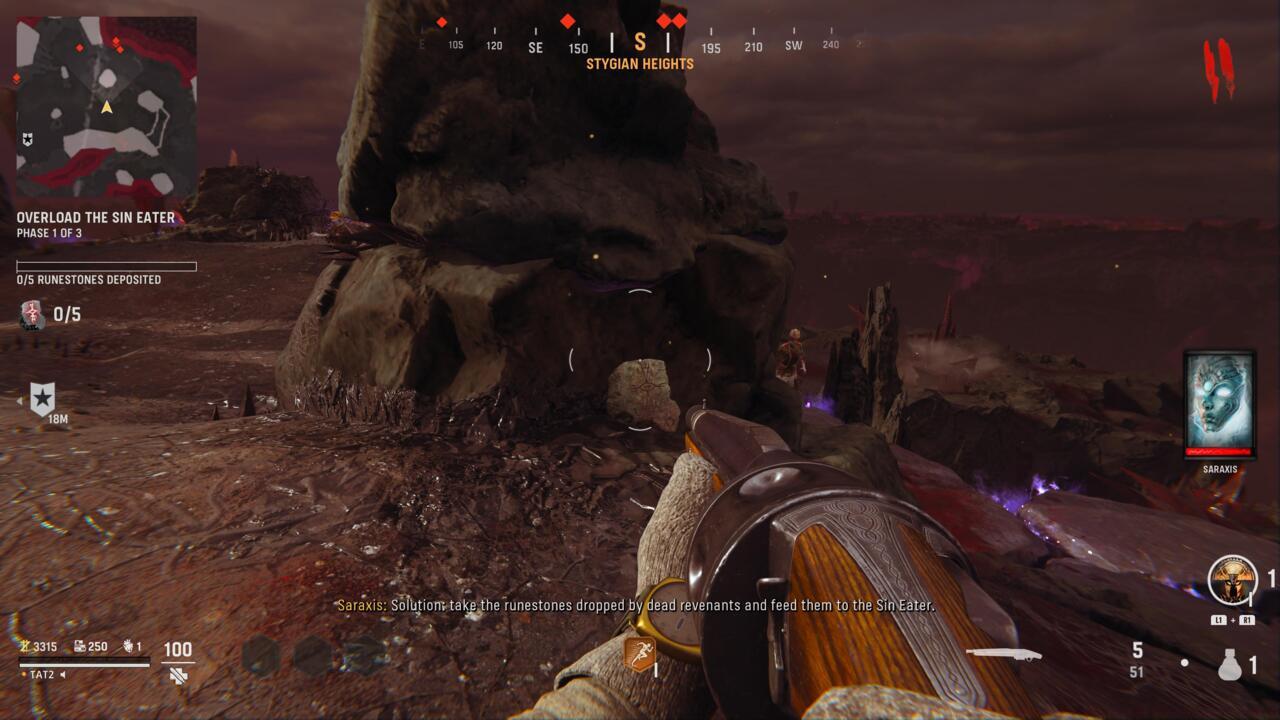Click the 0/5 Runestones Deposited progress bar
The image size is (1280, 720).
click(105, 267)
